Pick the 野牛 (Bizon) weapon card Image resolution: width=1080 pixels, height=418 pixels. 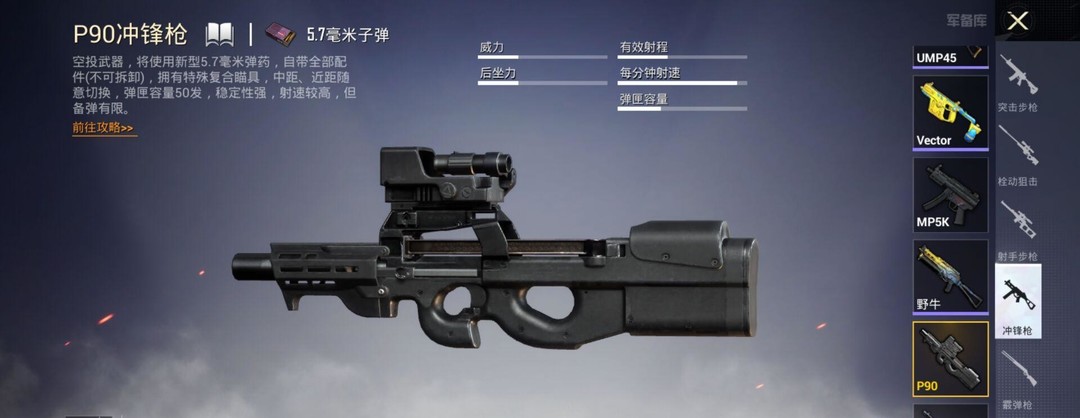(950, 276)
